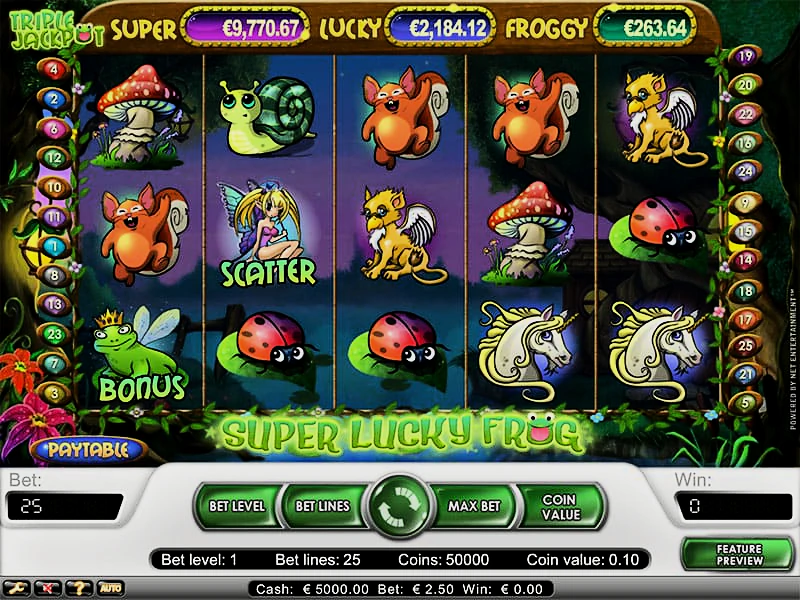Open help with the question mark icon
The height and width of the screenshot is (600, 800).
coord(77,588)
